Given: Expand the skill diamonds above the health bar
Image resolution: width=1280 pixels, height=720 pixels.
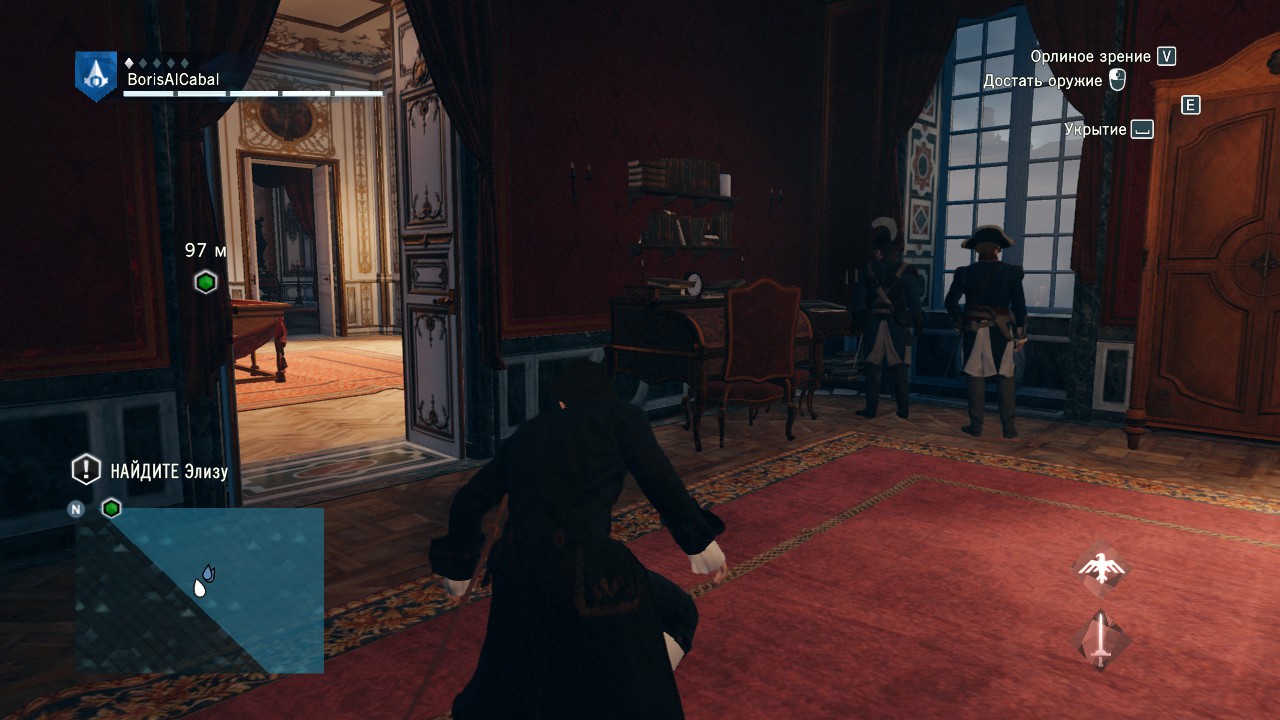Looking at the screenshot, I should (157, 62).
